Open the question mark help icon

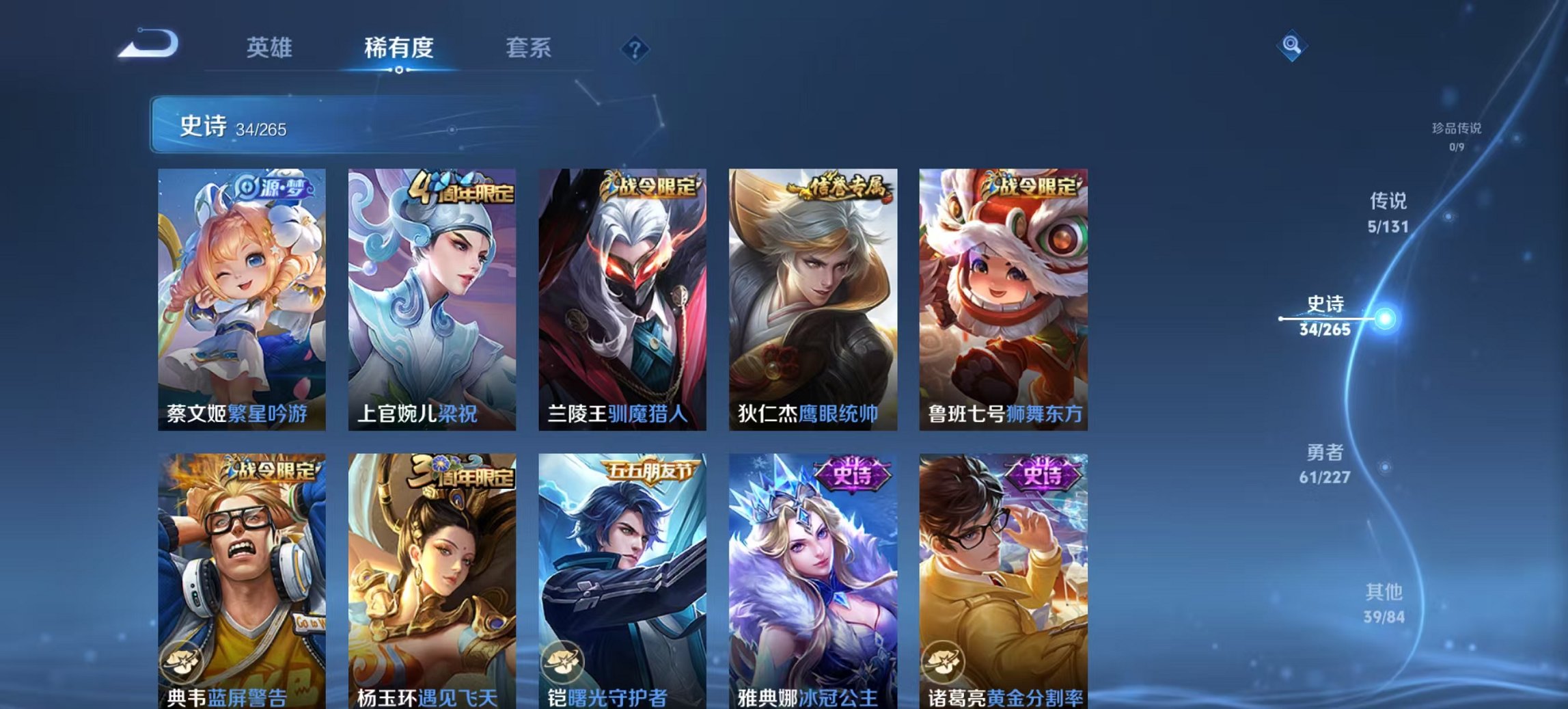pyautogui.click(x=635, y=48)
